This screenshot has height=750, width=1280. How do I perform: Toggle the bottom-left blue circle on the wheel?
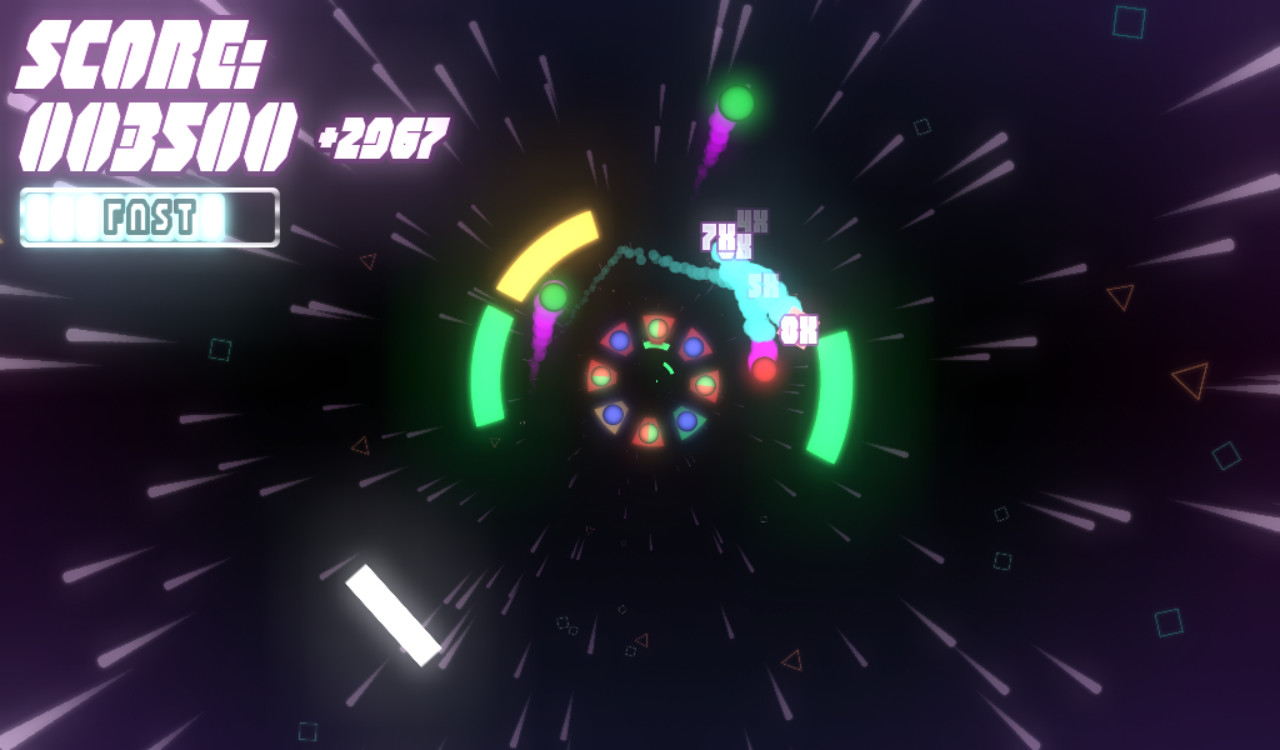click(x=614, y=415)
